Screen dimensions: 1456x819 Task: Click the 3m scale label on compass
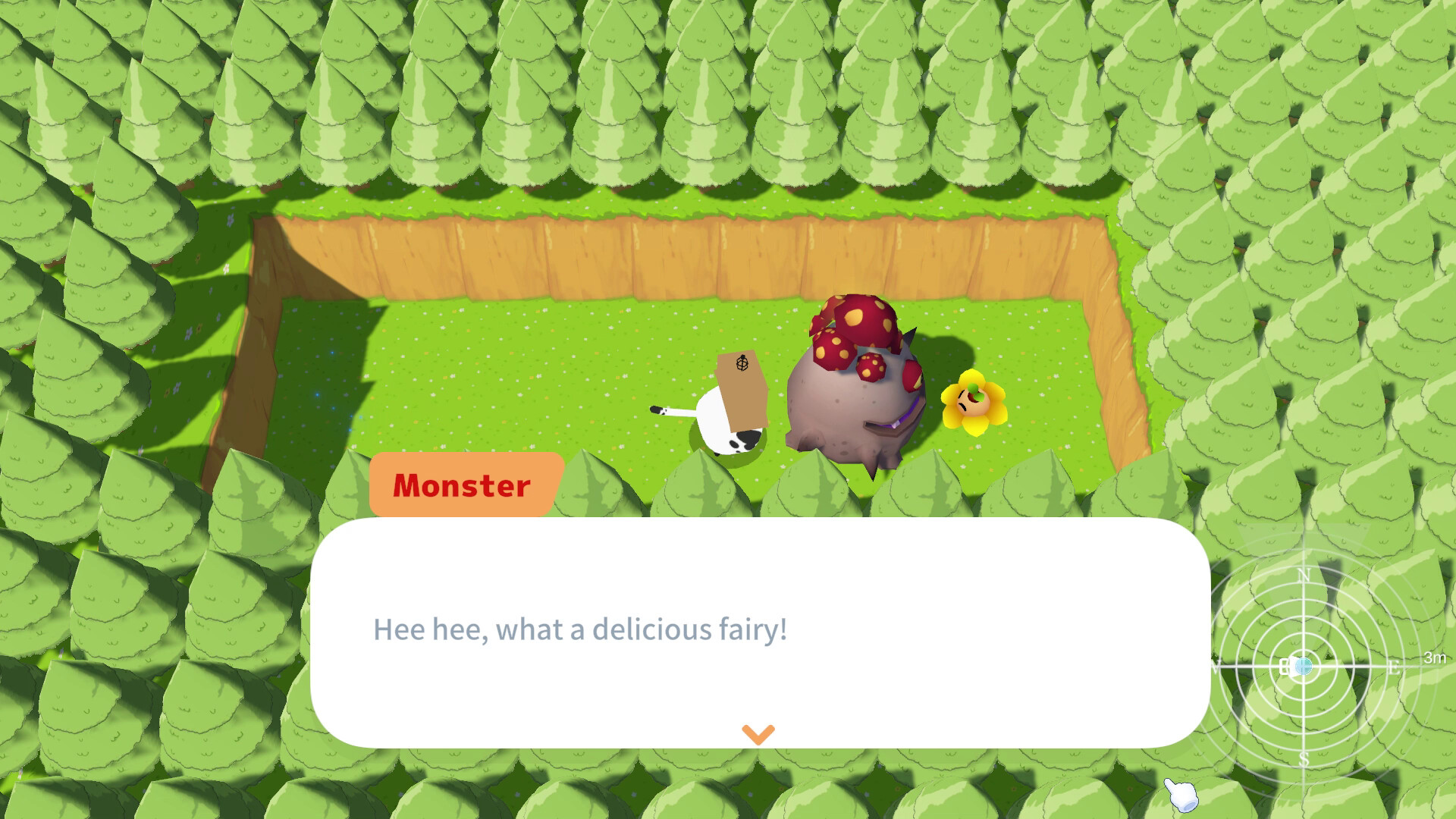(1433, 659)
